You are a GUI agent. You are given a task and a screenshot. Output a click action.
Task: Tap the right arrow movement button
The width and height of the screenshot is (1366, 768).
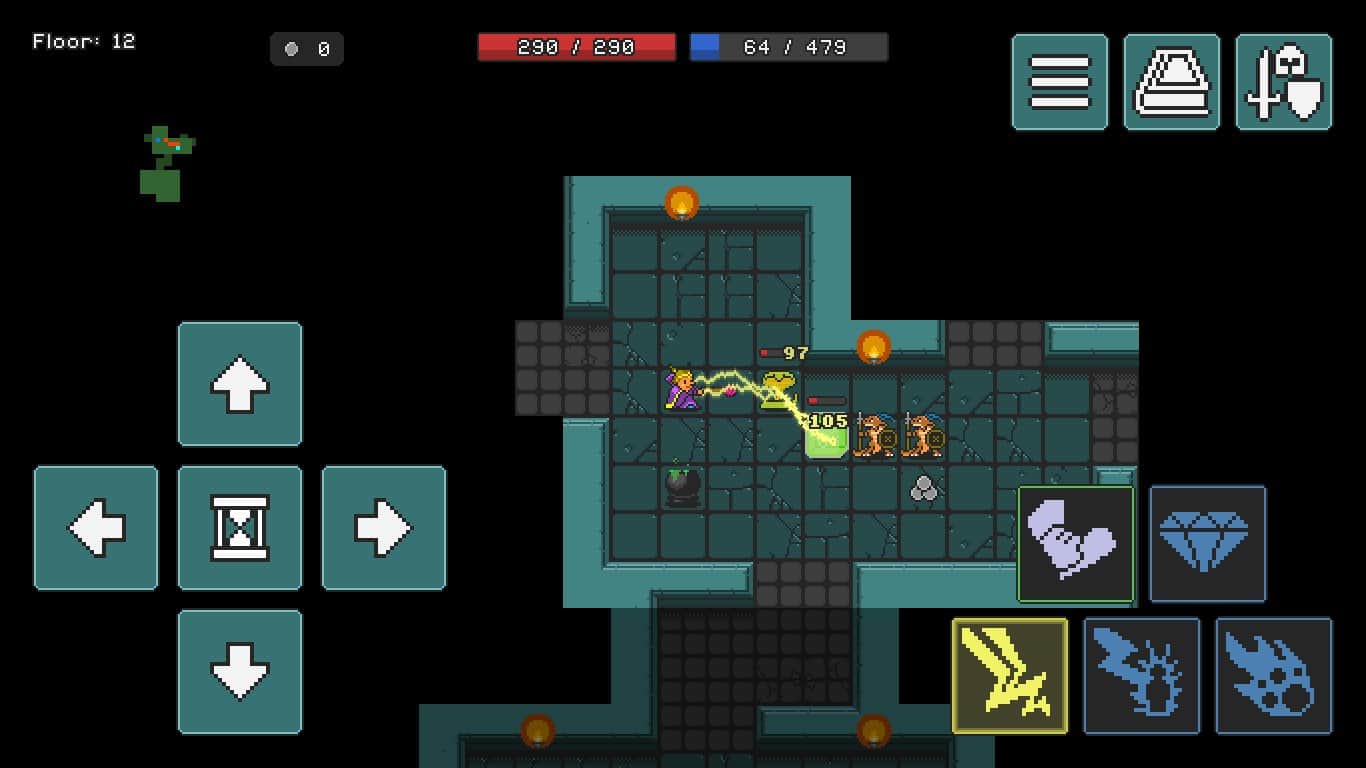pos(384,528)
